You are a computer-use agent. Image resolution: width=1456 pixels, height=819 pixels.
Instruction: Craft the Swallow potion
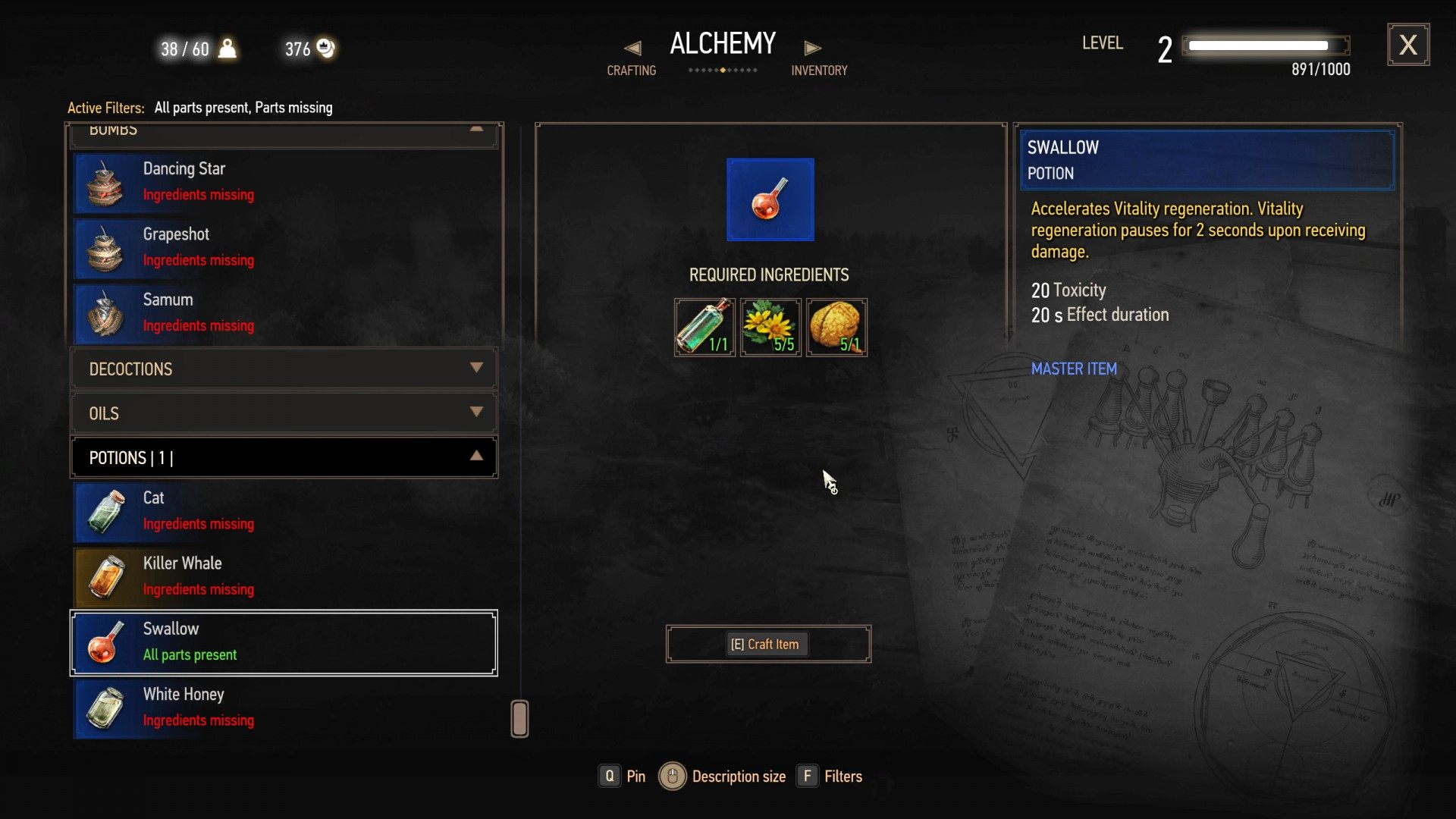point(767,645)
